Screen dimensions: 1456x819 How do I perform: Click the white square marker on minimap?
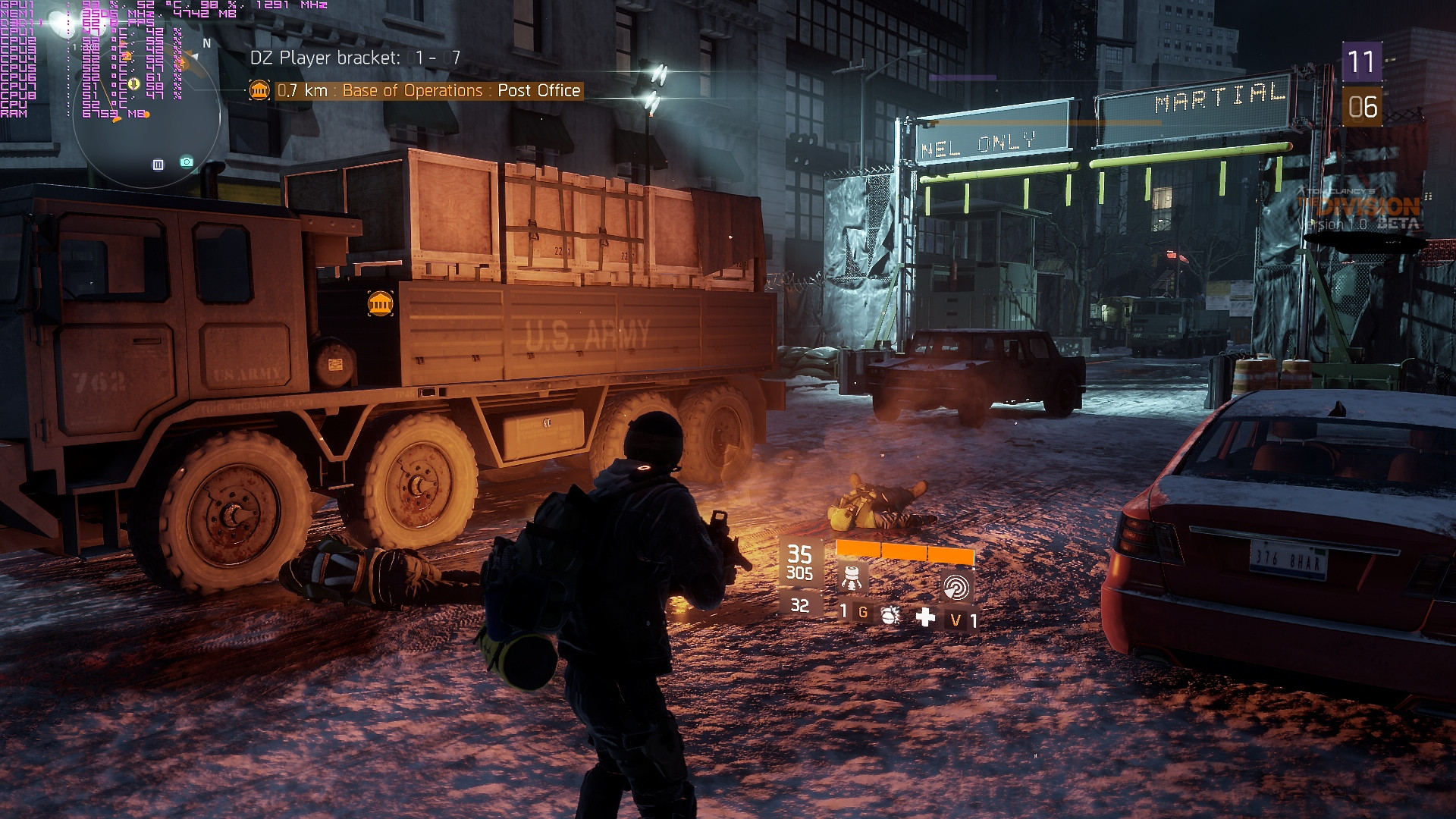(158, 165)
